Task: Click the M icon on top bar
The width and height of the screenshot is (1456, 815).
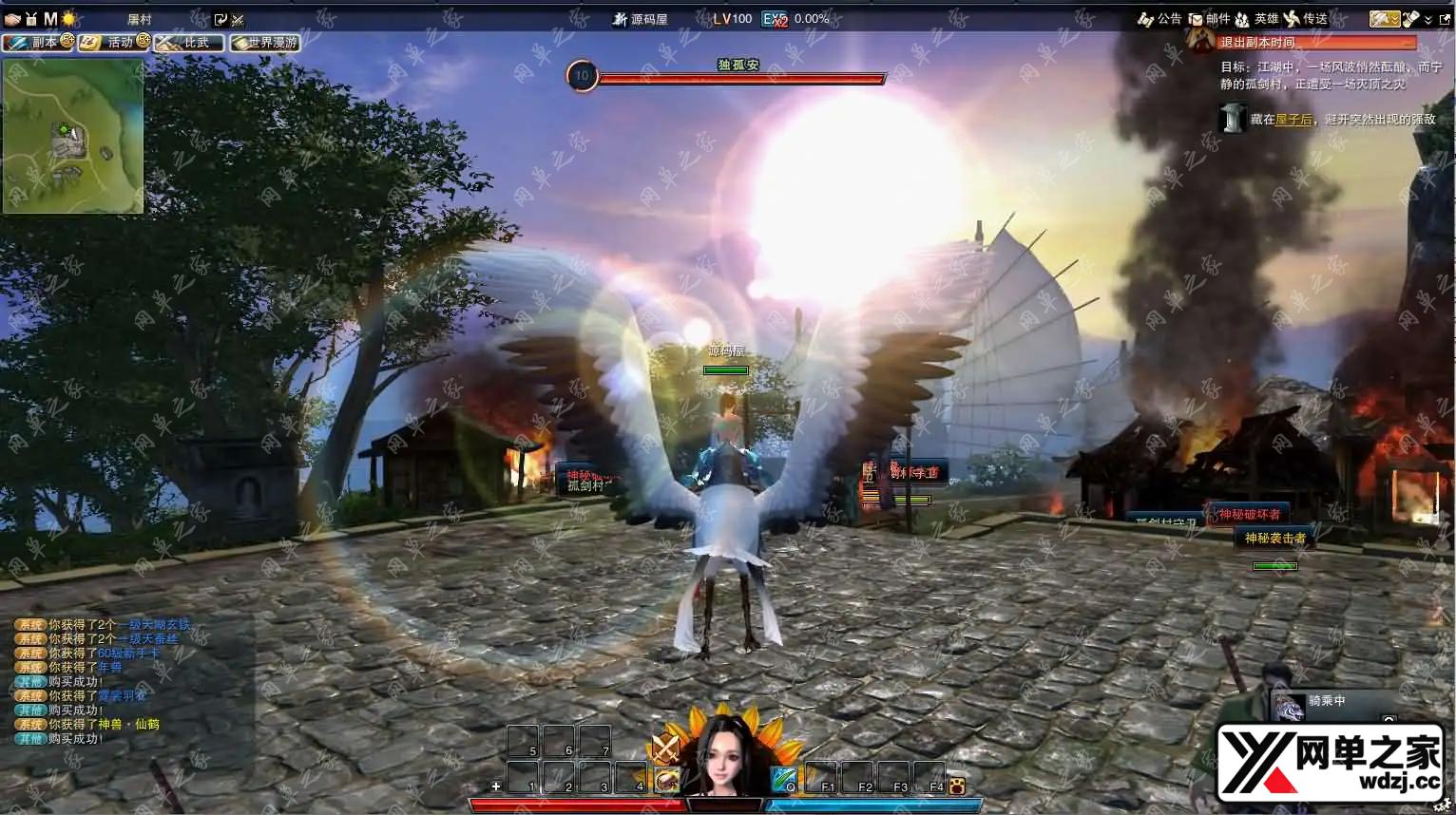Action: tap(50, 19)
